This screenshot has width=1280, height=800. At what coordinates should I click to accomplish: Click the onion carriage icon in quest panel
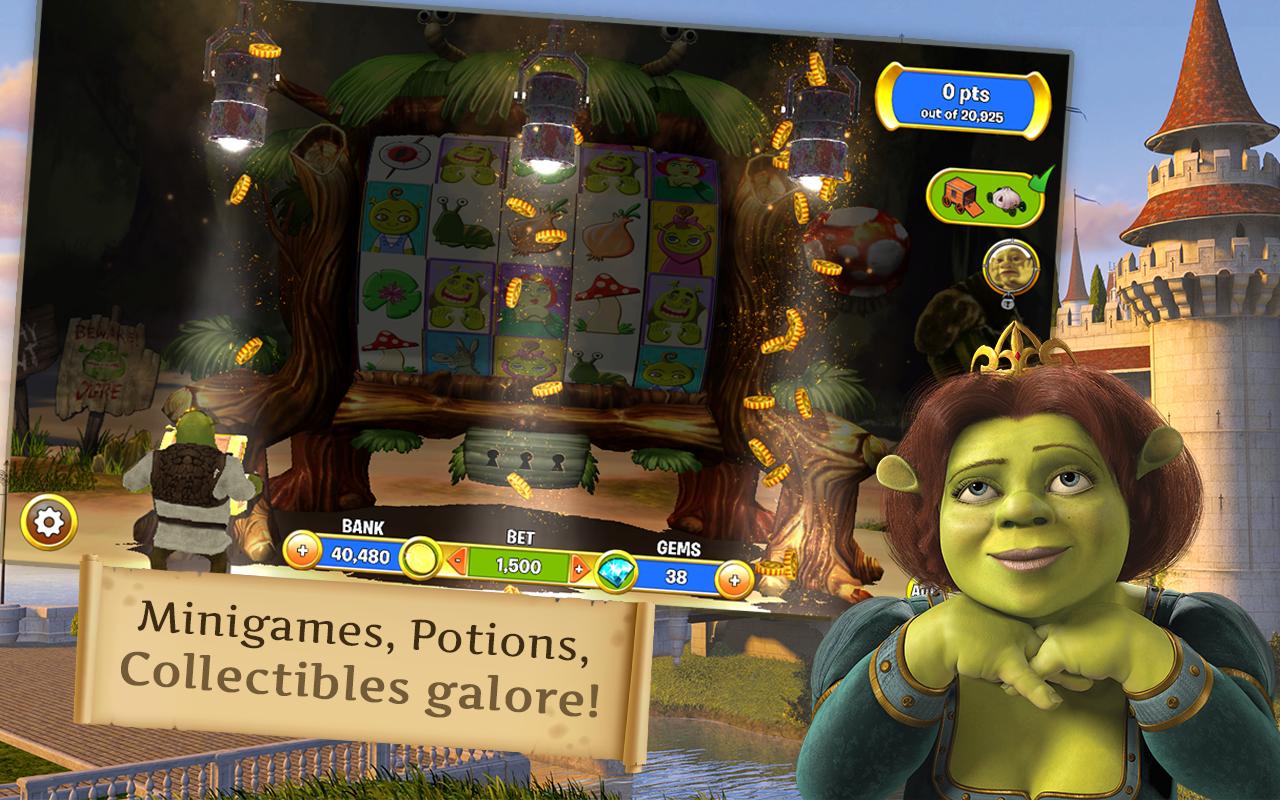(x=1006, y=199)
